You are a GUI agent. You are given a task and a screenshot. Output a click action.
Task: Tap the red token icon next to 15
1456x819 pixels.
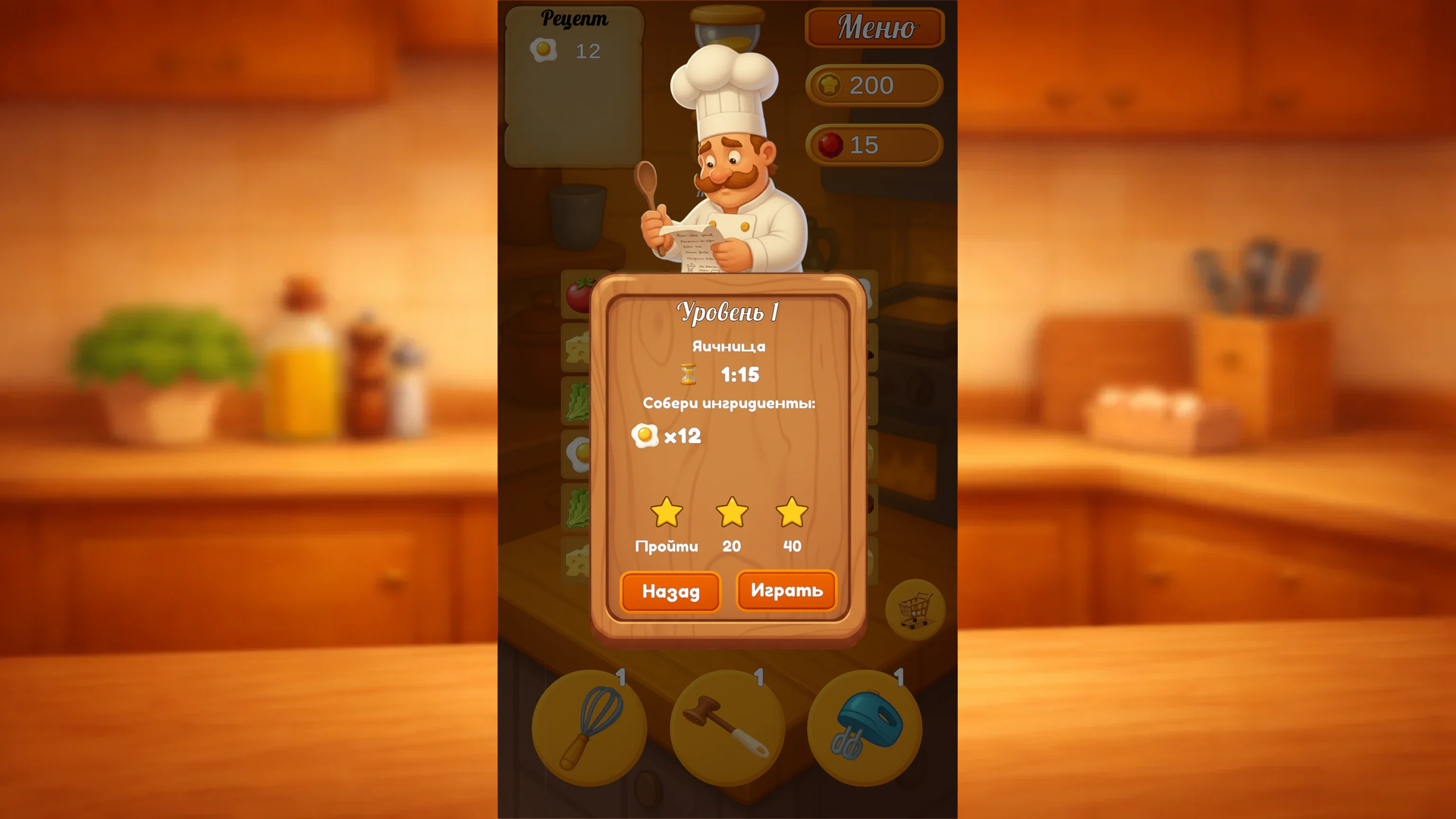coord(833,145)
